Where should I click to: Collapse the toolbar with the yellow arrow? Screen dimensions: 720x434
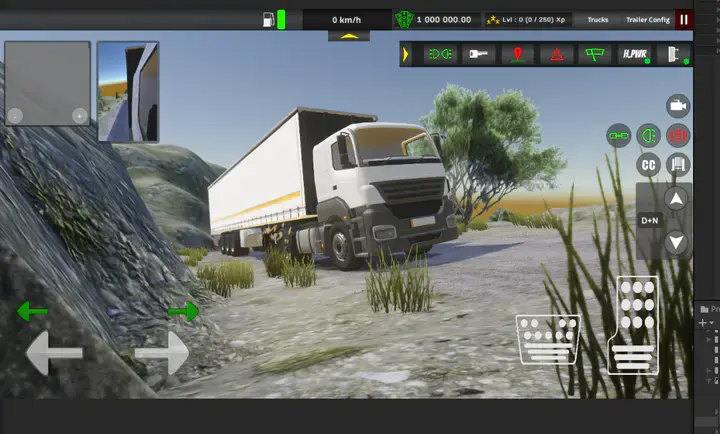pyautogui.click(x=405, y=54)
